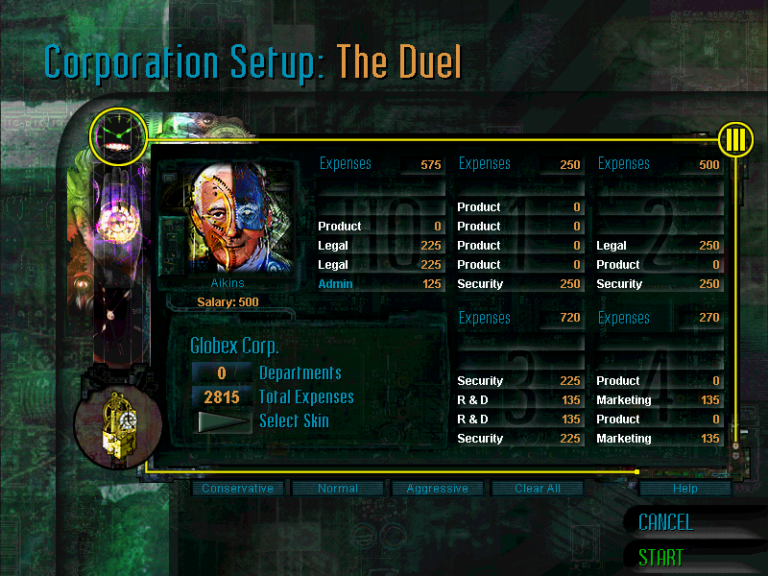This screenshot has height=576, width=768.
Task: Select the Aggressive preset
Action: pos(437,489)
